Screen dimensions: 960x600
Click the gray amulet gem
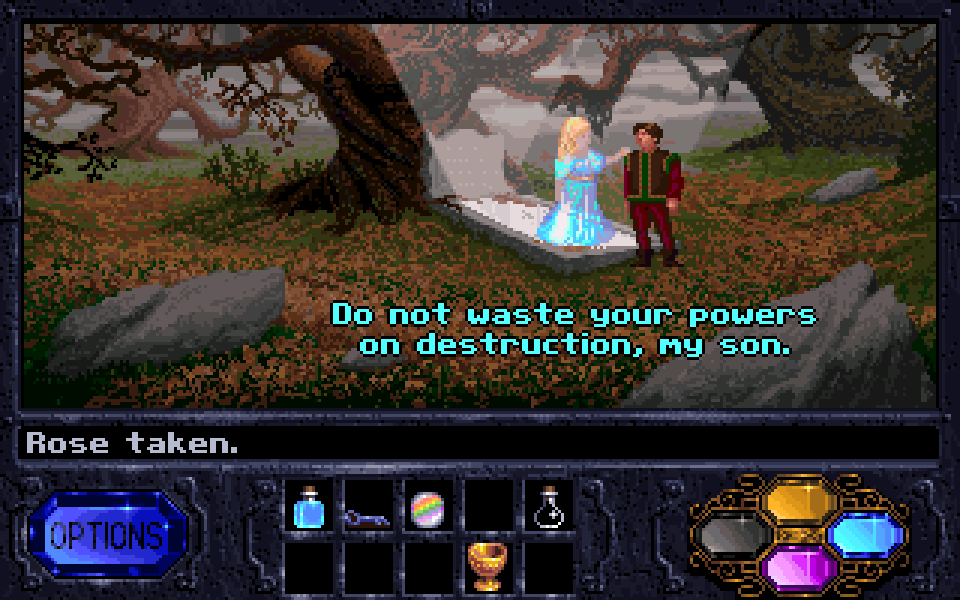pyautogui.click(x=733, y=535)
